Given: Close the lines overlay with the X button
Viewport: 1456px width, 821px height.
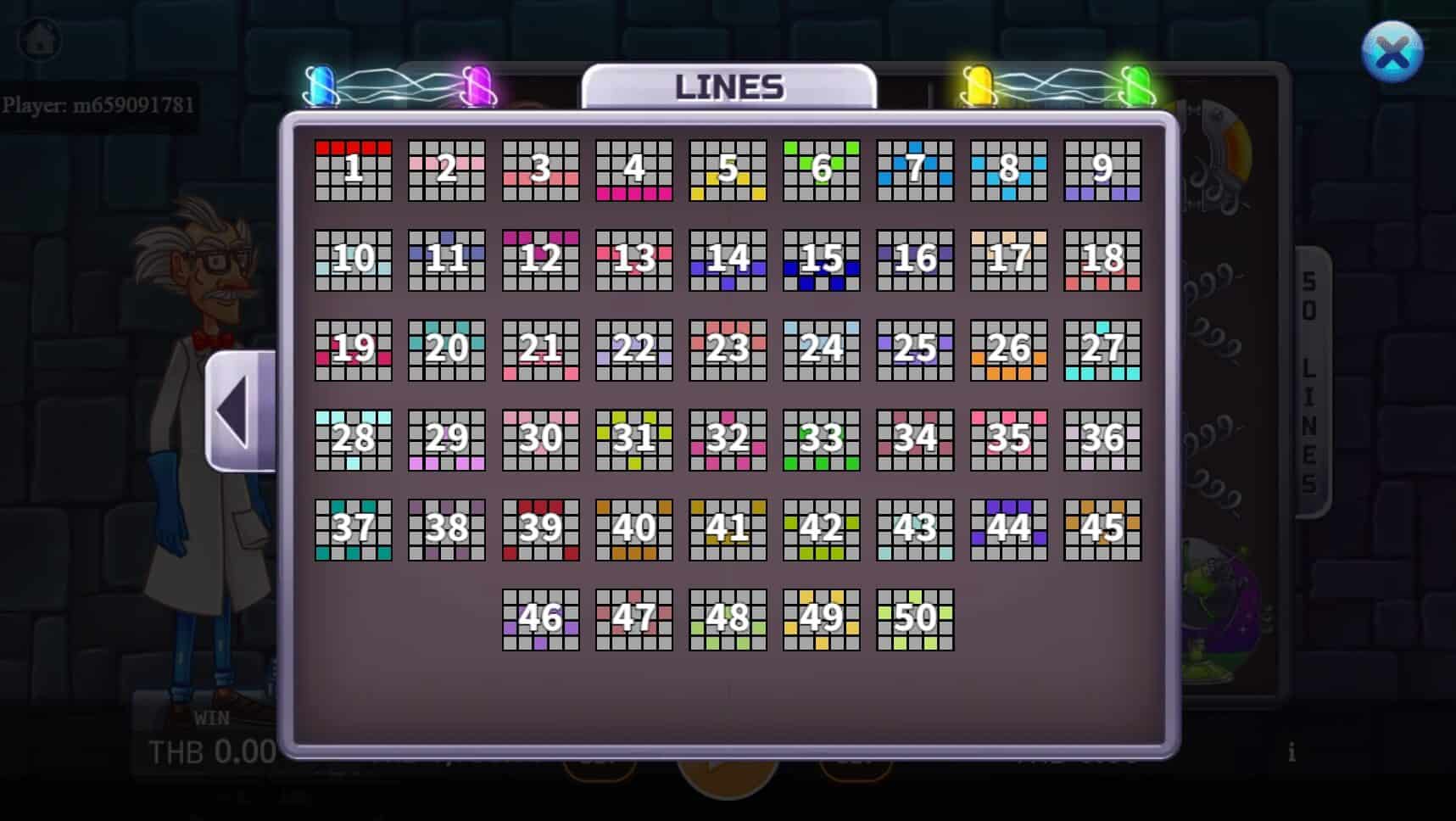Looking at the screenshot, I should pos(1393,51).
